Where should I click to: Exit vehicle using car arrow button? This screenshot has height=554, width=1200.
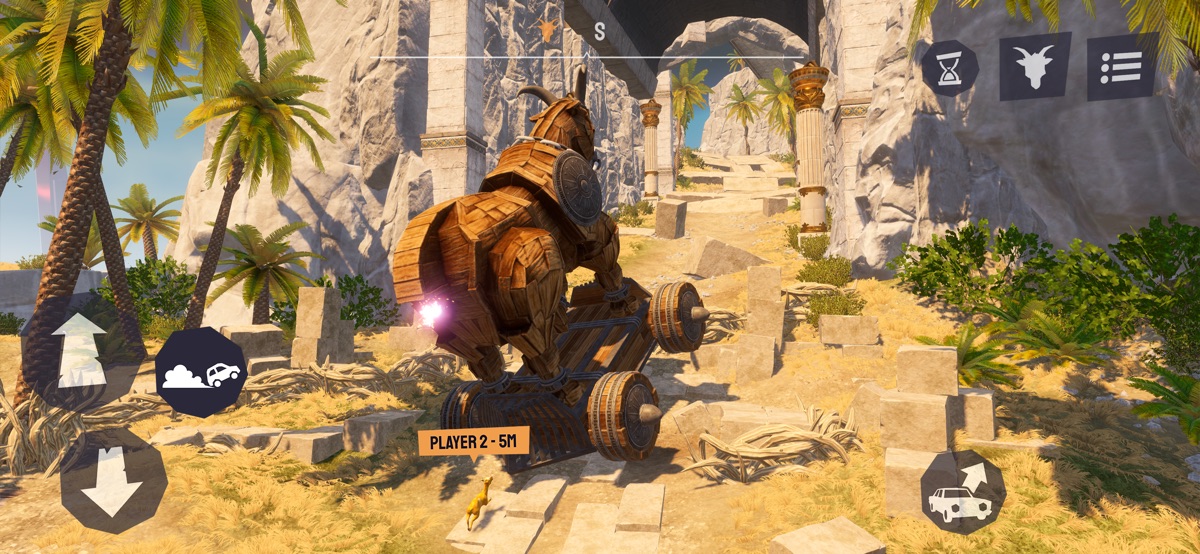[x=962, y=491]
